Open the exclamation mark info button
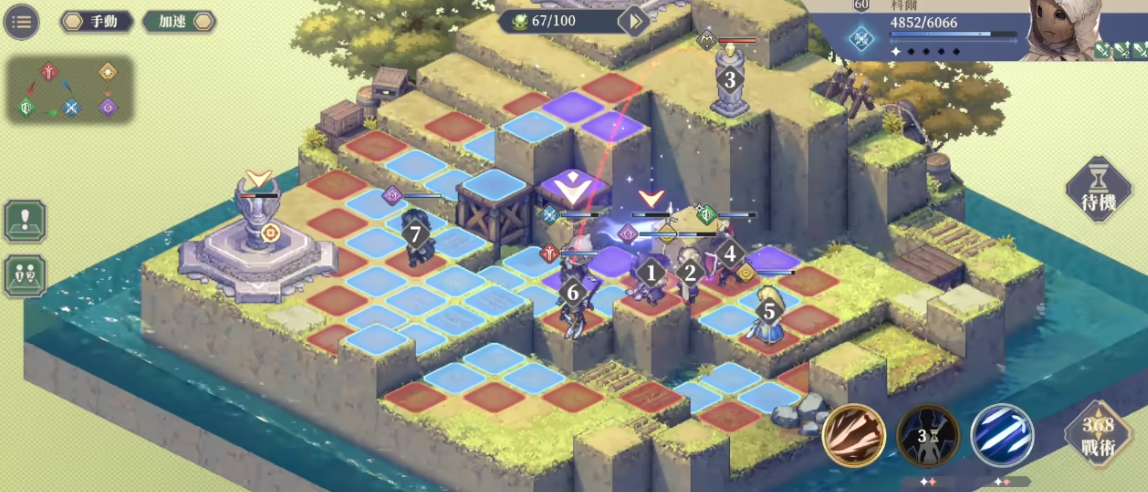 coord(25,220)
